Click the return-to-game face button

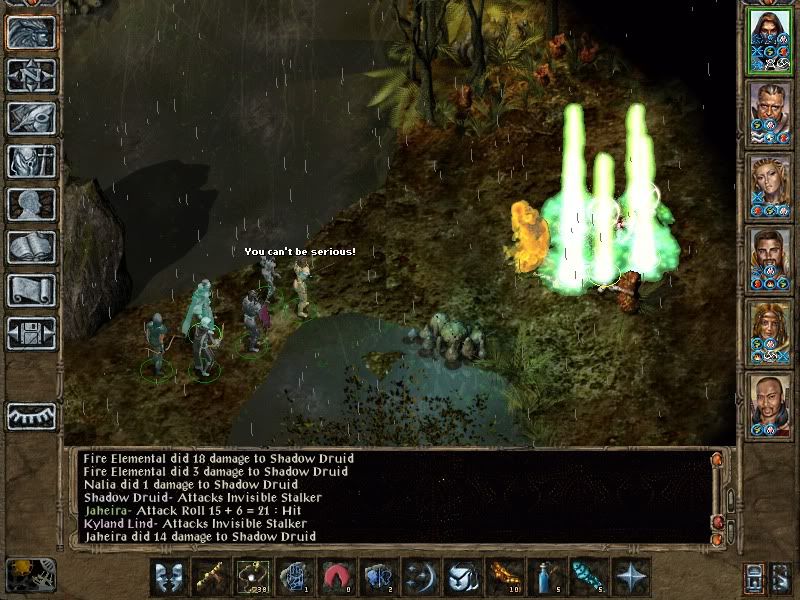click(31, 32)
